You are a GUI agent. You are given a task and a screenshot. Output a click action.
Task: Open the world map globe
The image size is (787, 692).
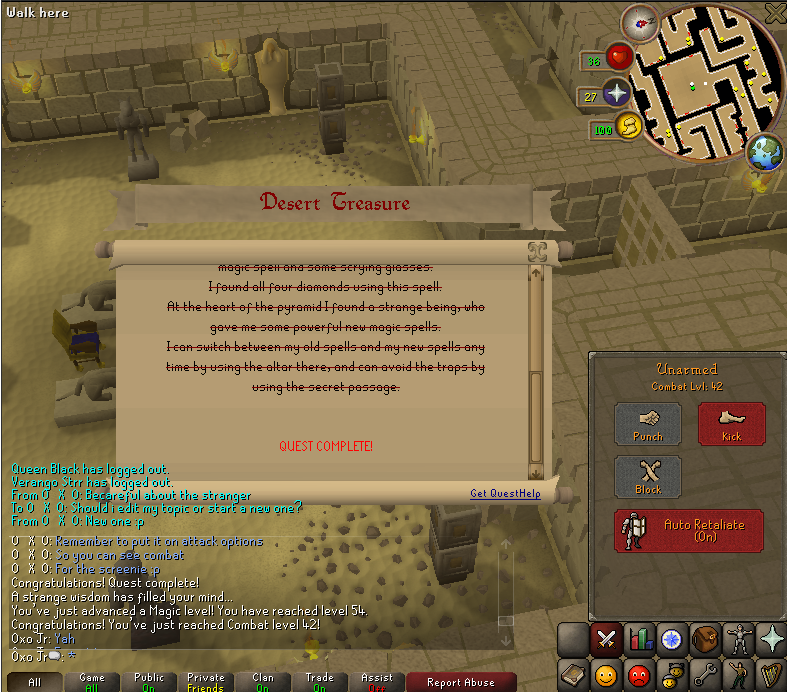(x=763, y=152)
